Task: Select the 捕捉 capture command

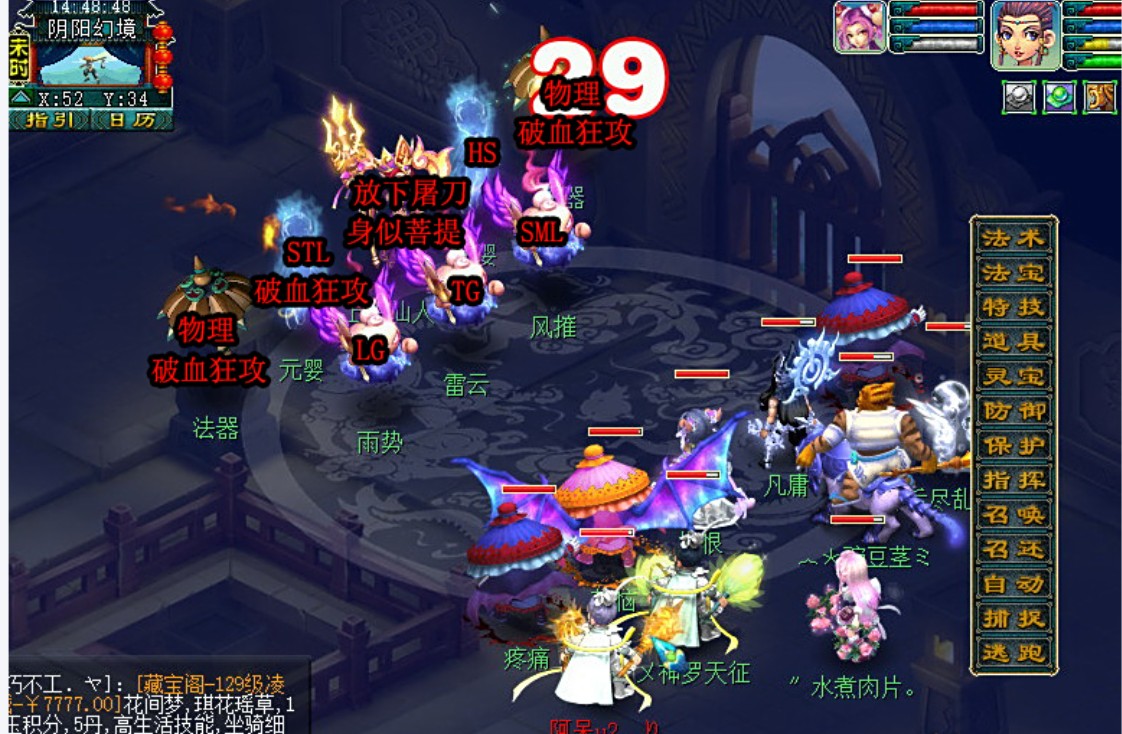Action: point(1013,619)
